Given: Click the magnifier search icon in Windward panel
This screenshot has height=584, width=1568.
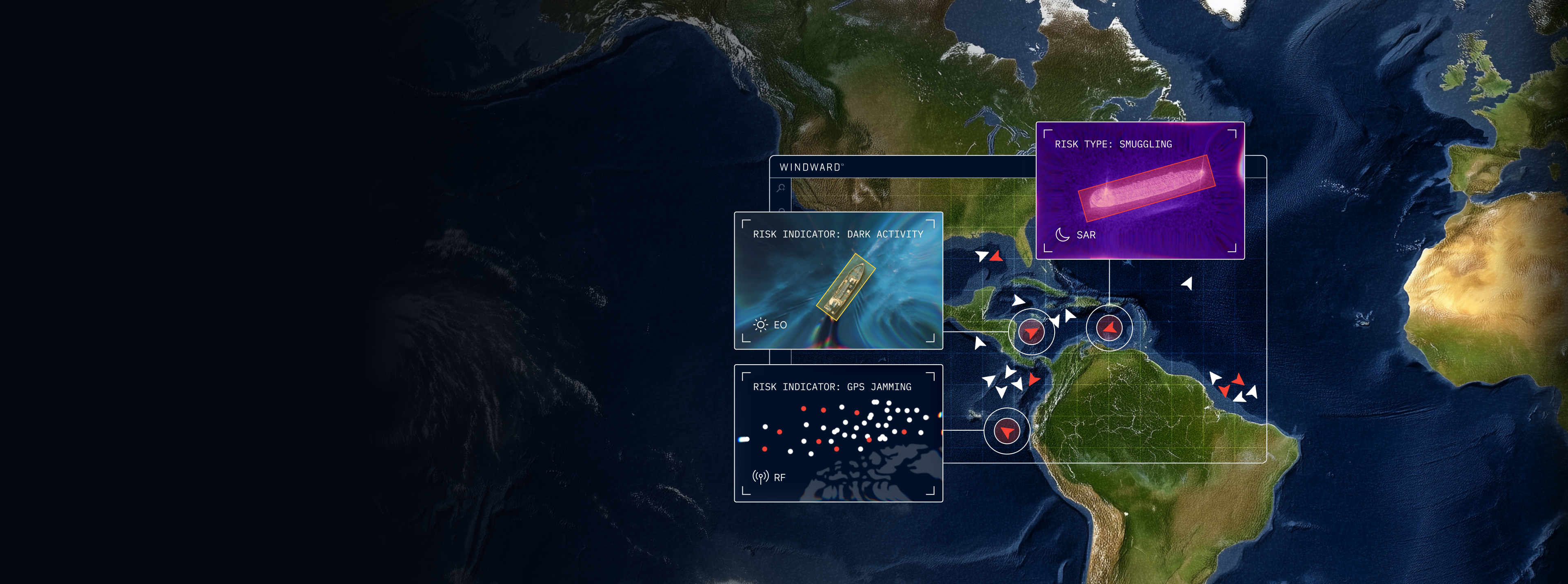Looking at the screenshot, I should click(781, 188).
